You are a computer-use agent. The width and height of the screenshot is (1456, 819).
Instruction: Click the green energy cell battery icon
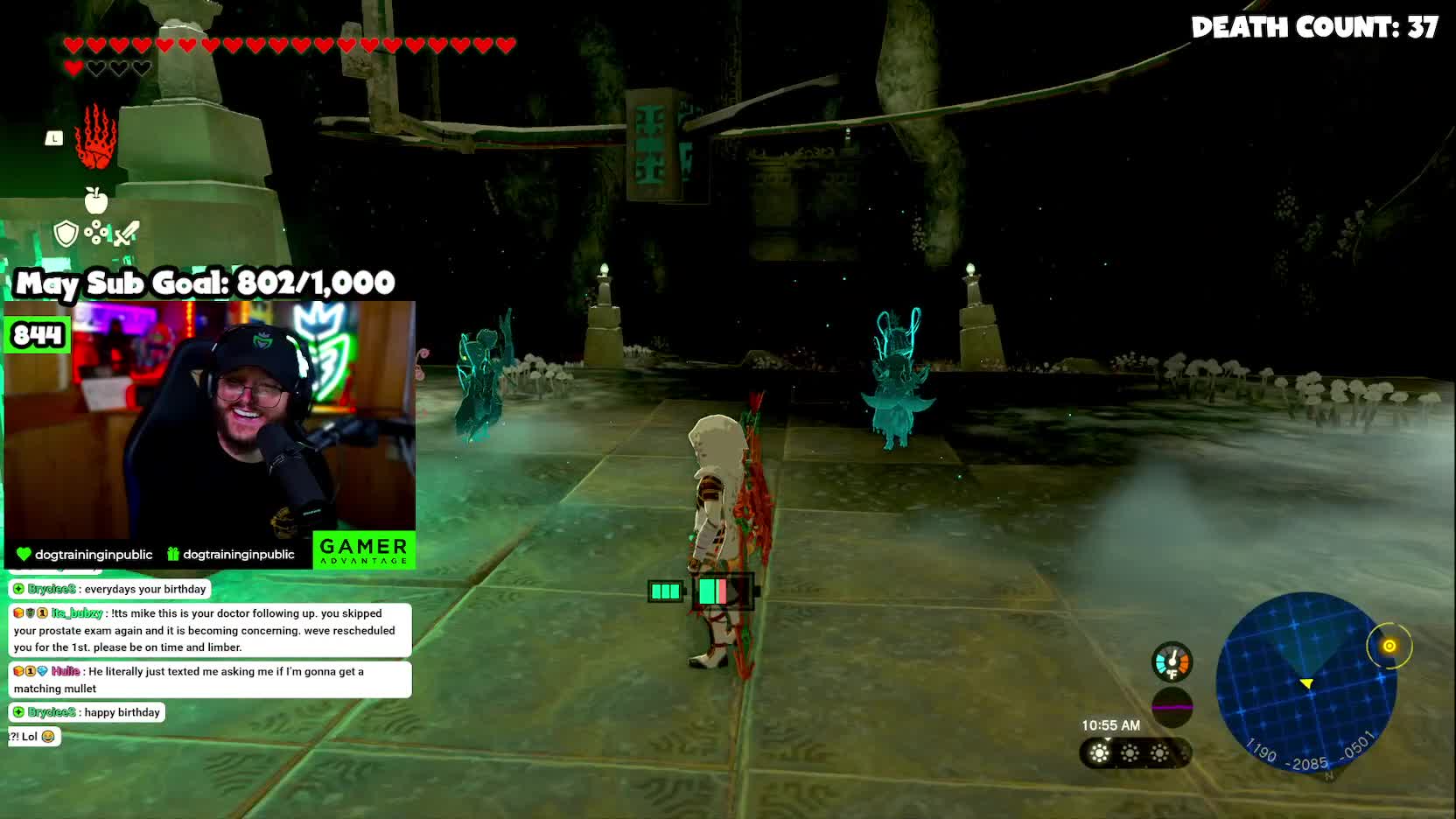(x=665, y=591)
